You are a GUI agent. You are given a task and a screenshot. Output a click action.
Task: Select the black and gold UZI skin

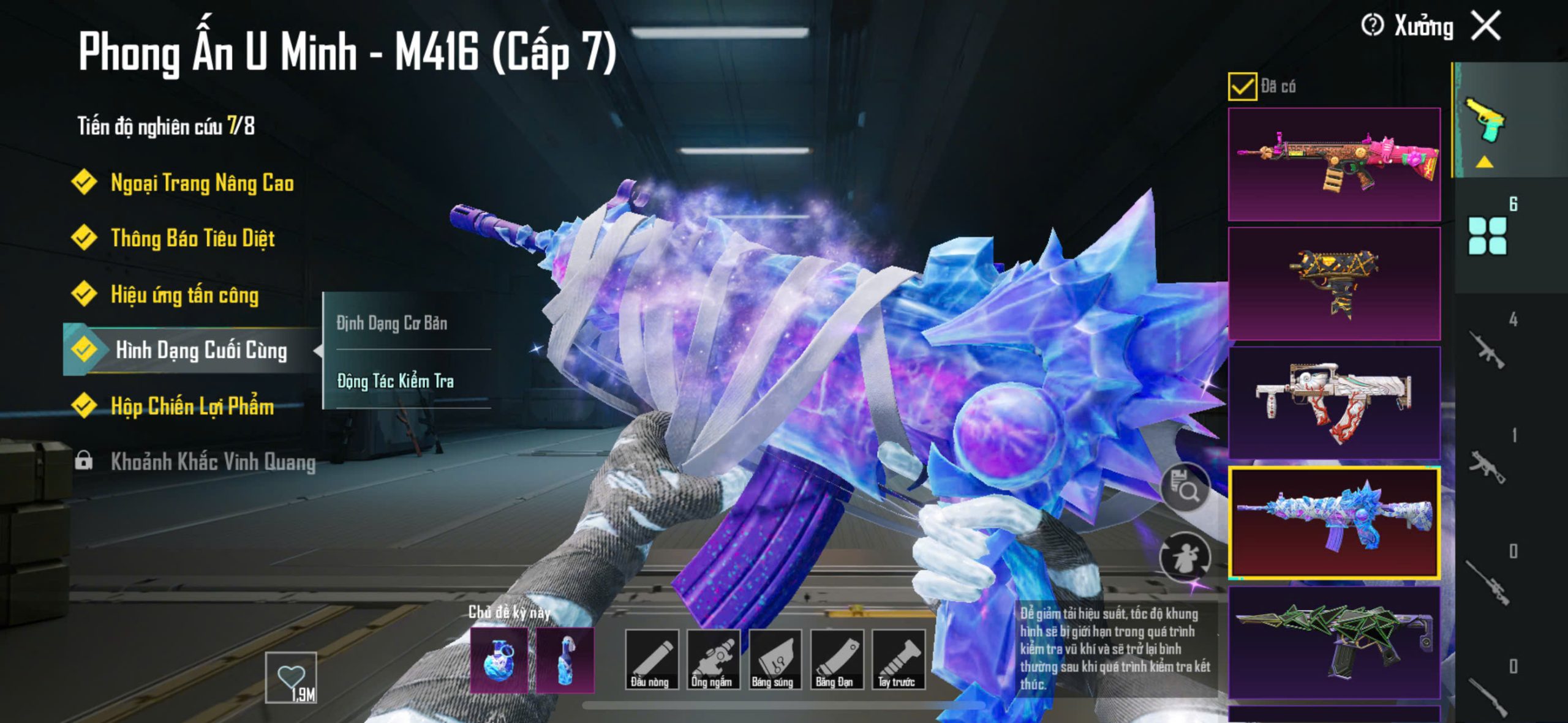(x=1334, y=283)
